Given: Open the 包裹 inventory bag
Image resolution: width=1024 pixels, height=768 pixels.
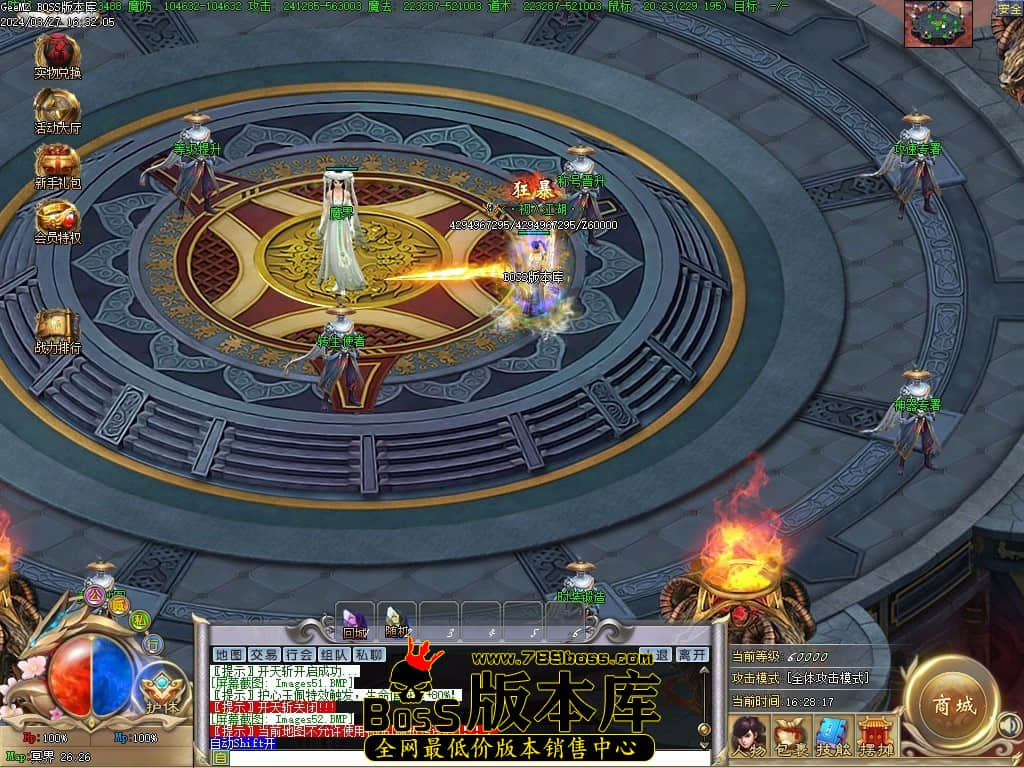Looking at the screenshot, I should pos(789,736).
